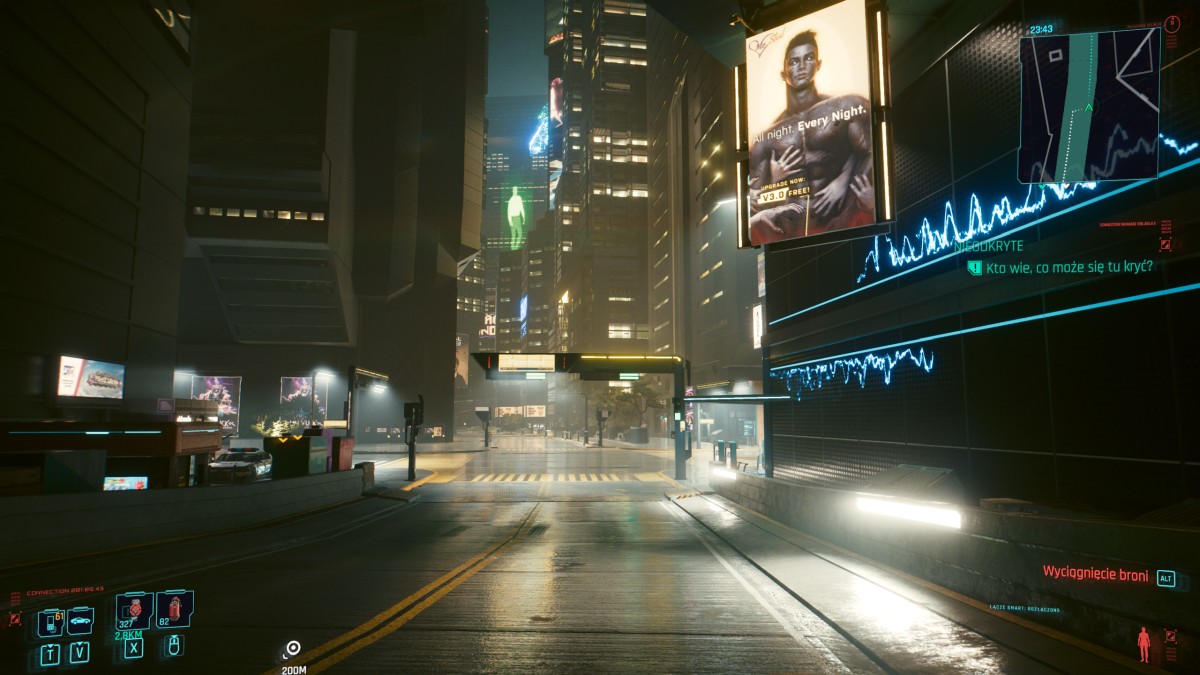Use the health inhaler consumable slot
The image size is (1200, 675).
tap(134, 609)
